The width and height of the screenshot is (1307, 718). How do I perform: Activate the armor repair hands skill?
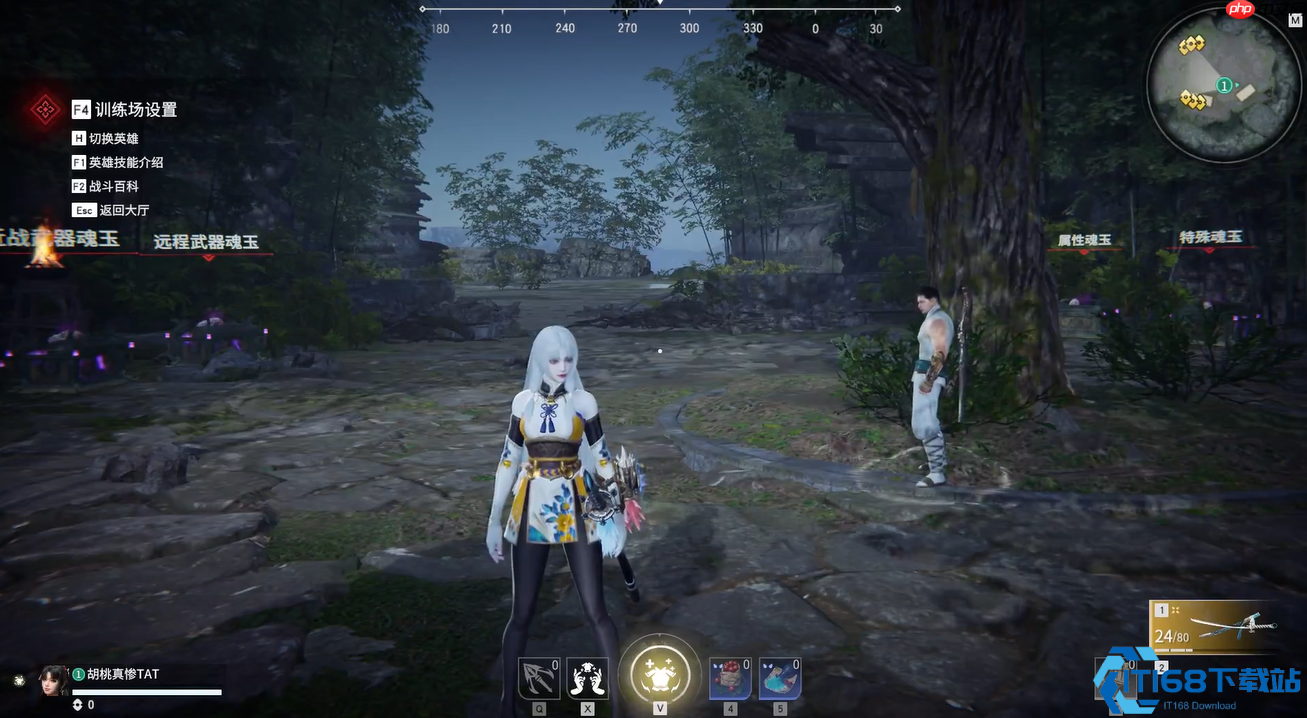[x=587, y=678]
